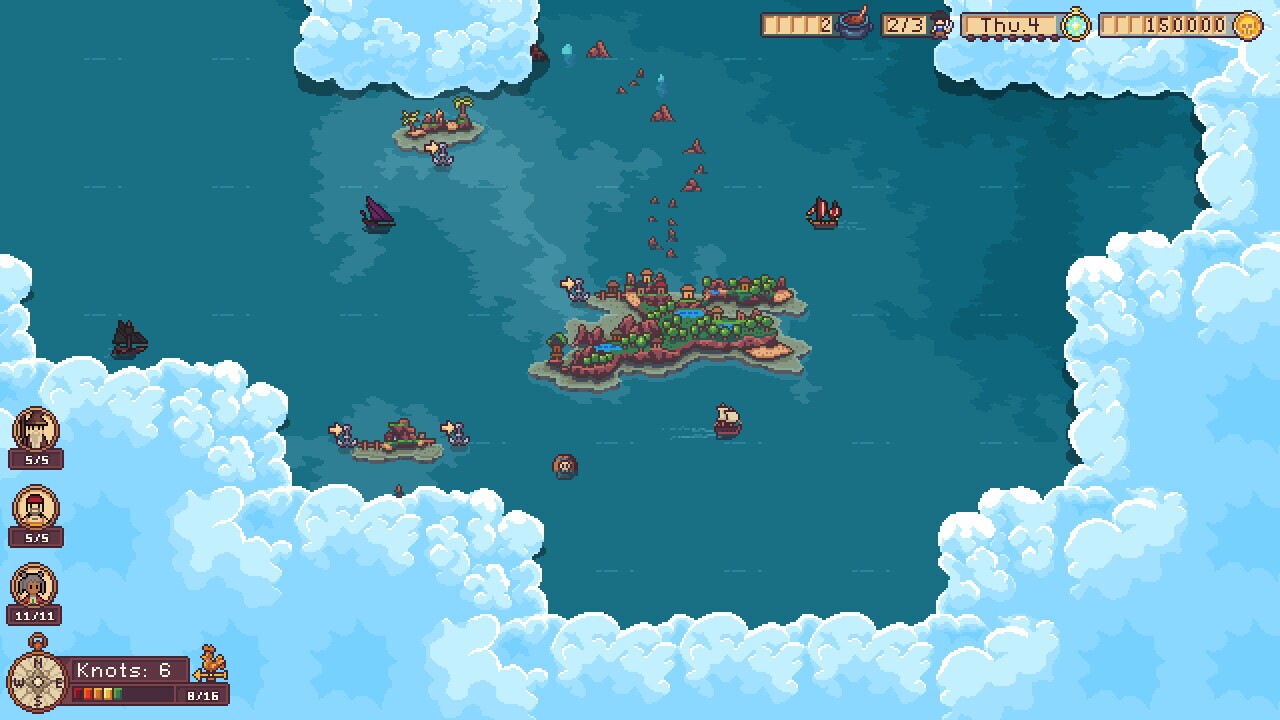Select your ship sailing below the large island

[x=726, y=421]
